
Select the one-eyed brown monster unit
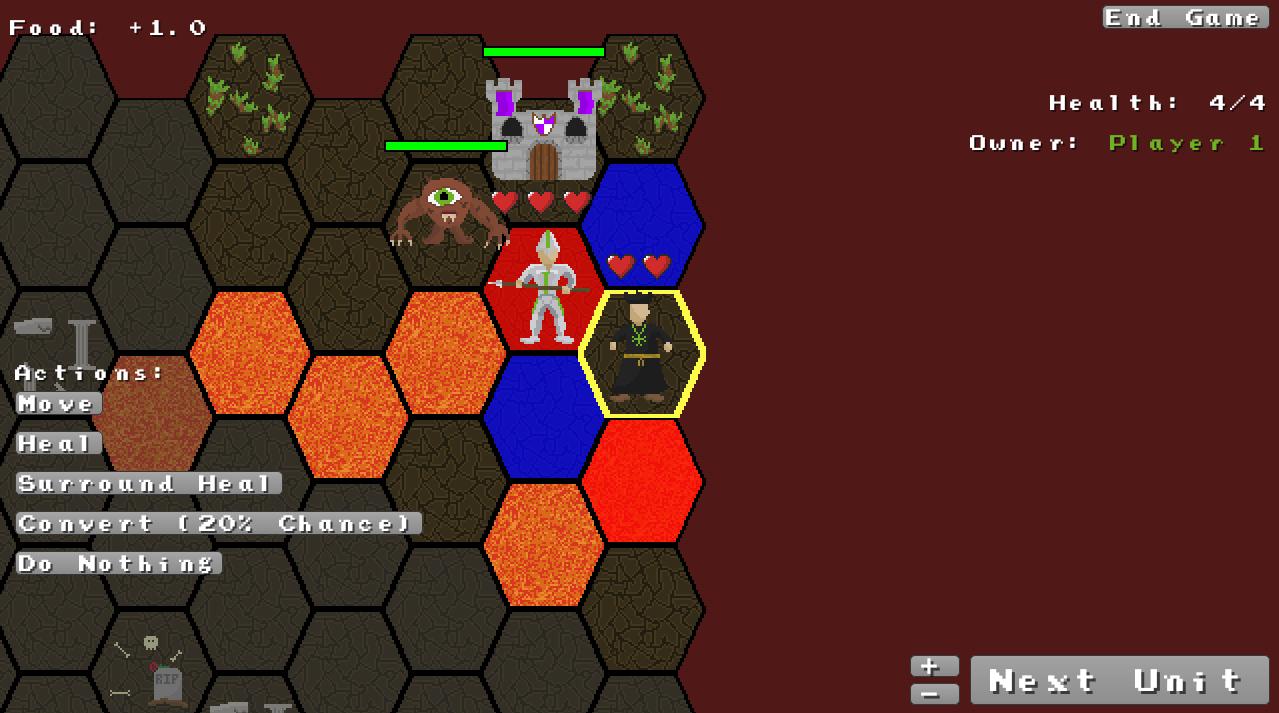(445, 212)
